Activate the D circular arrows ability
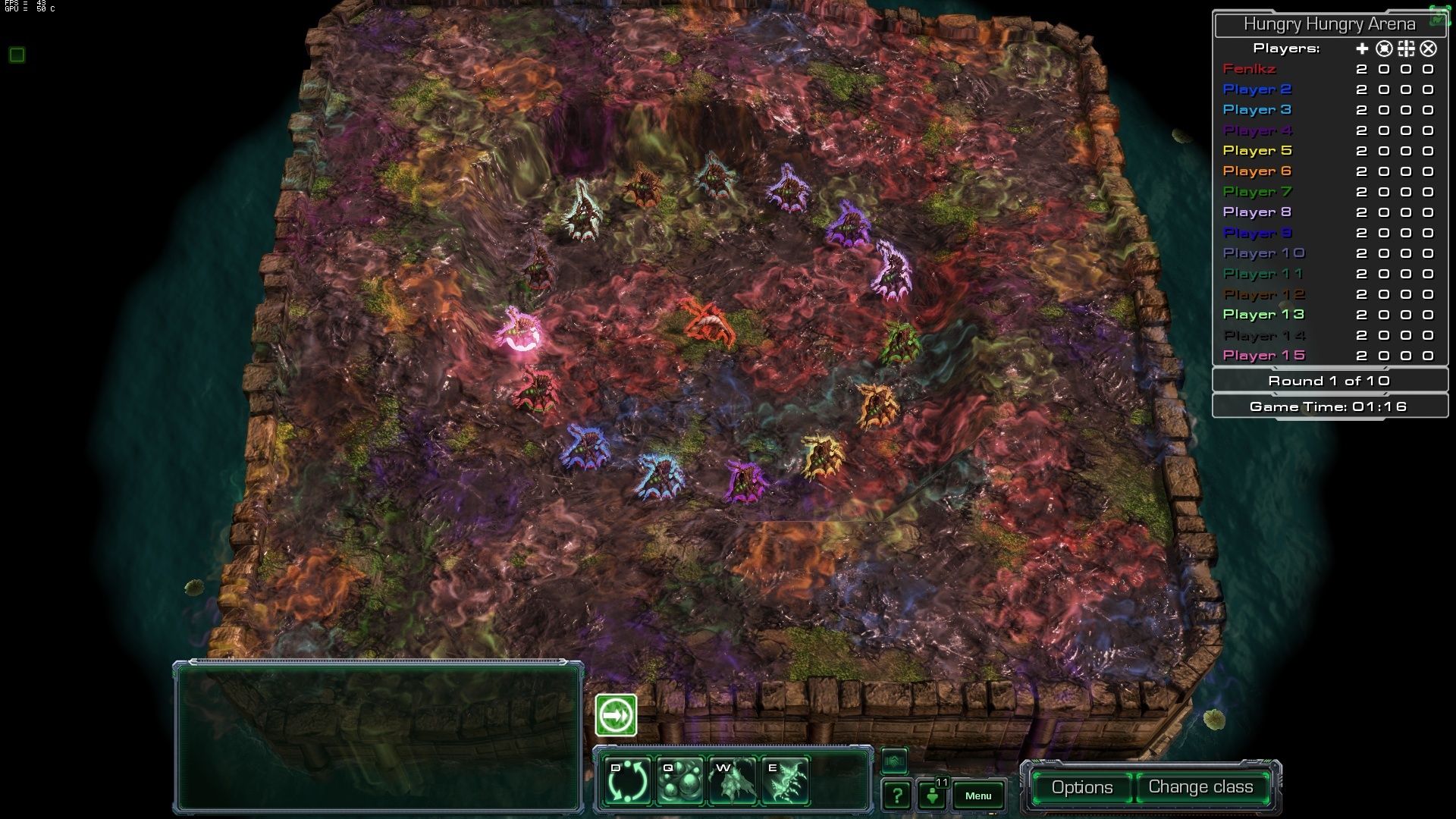Viewport: 1456px width, 819px height. pyautogui.click(x=629, y=781)
